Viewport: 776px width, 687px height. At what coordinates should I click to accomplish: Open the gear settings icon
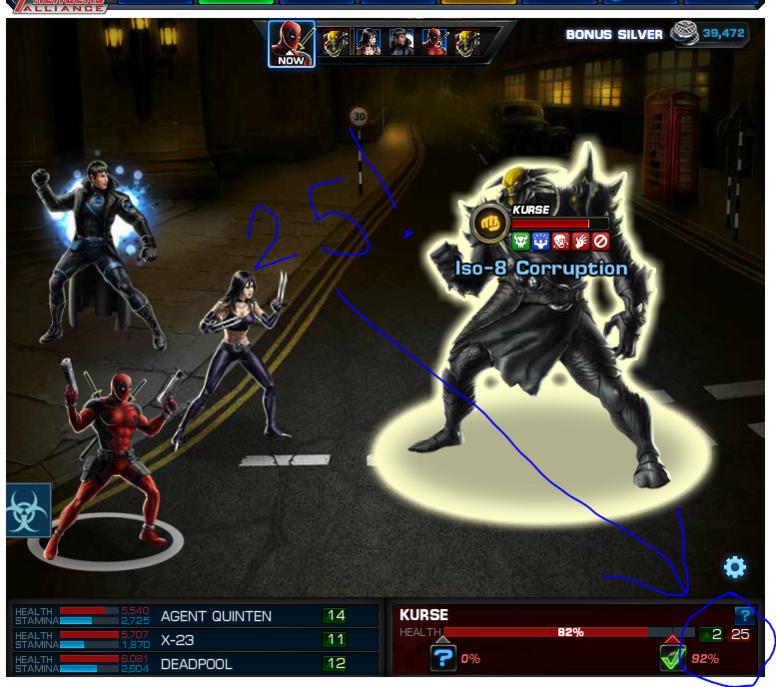[x=734, y=568]
